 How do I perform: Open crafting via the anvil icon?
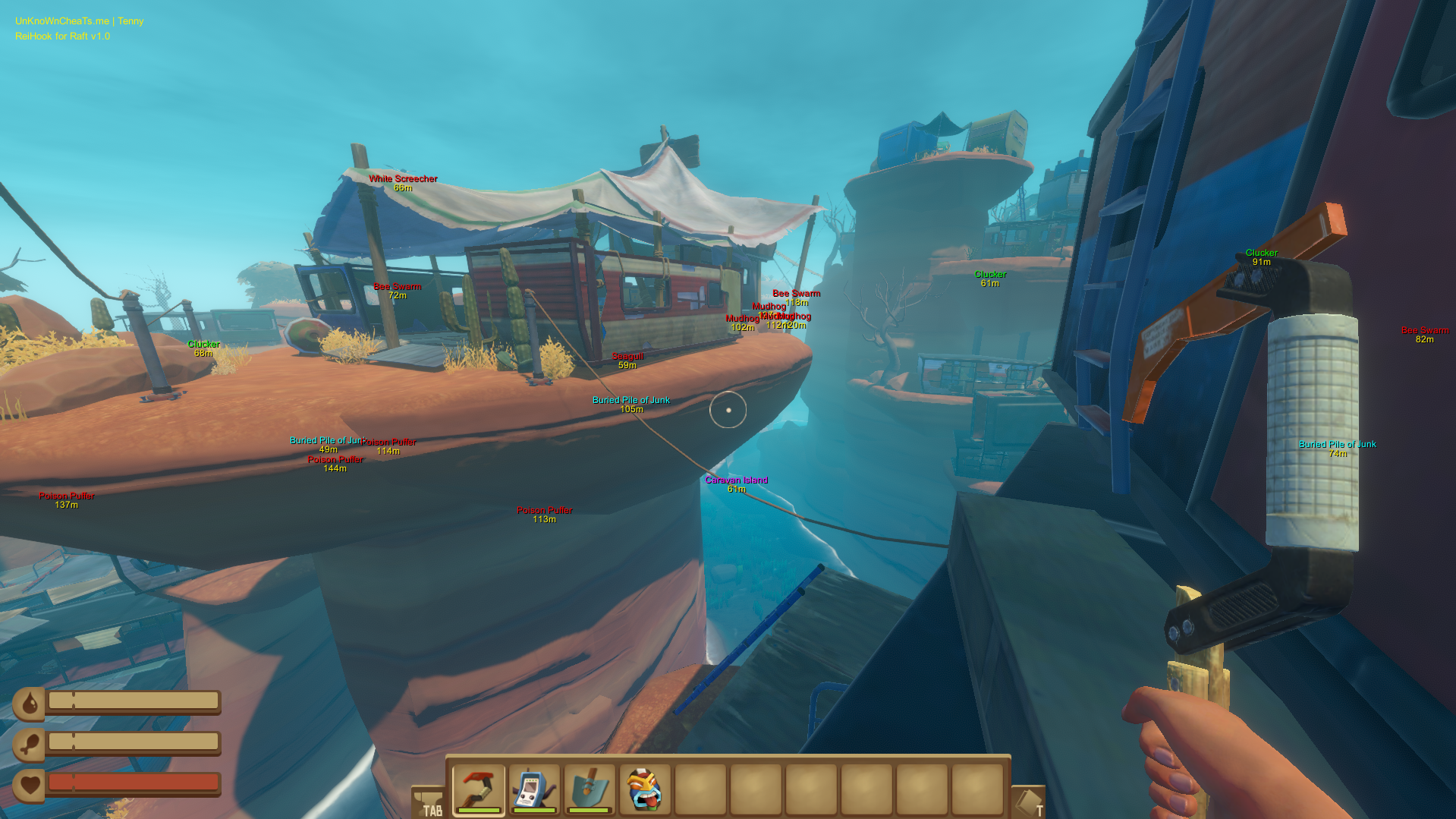428,802
